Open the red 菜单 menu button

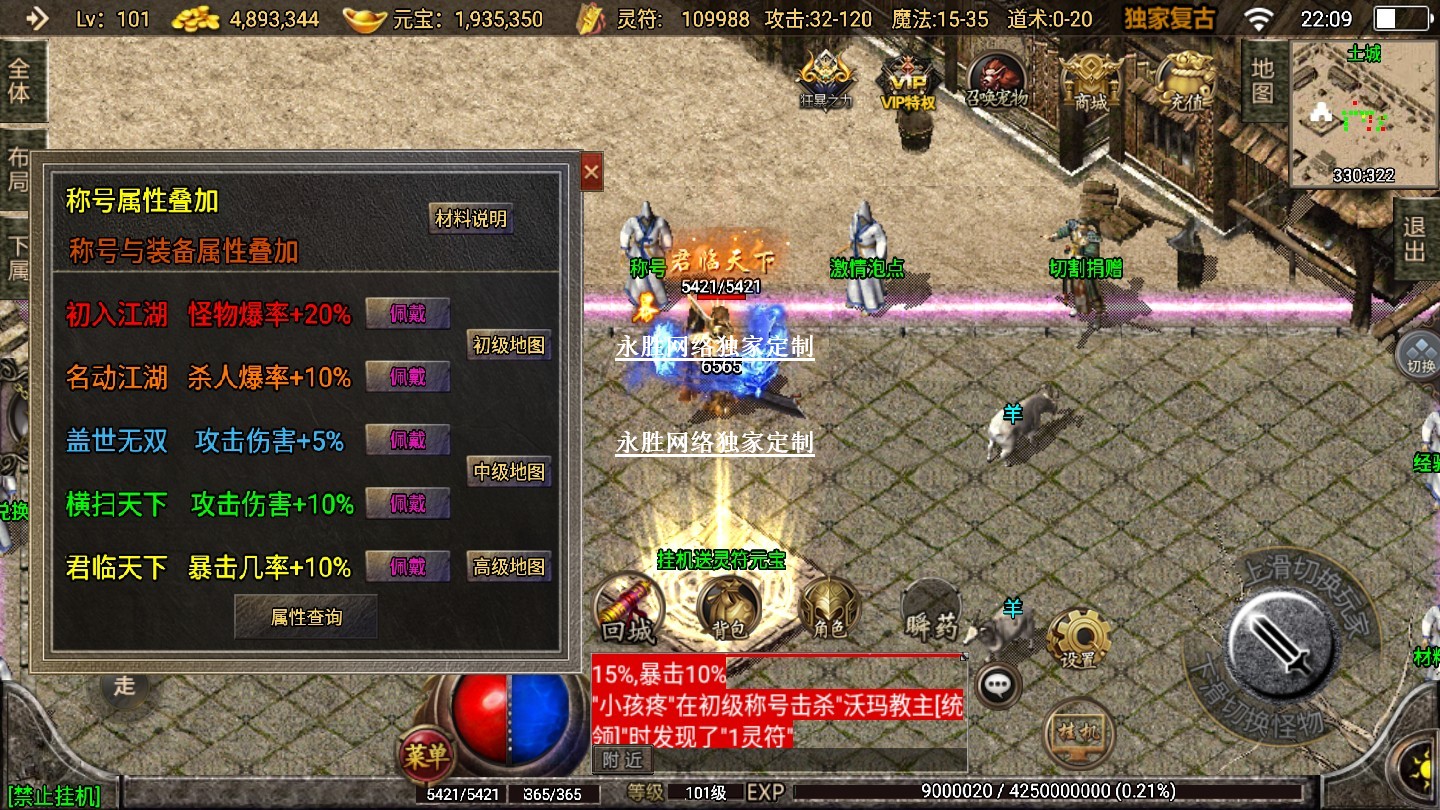426,755
